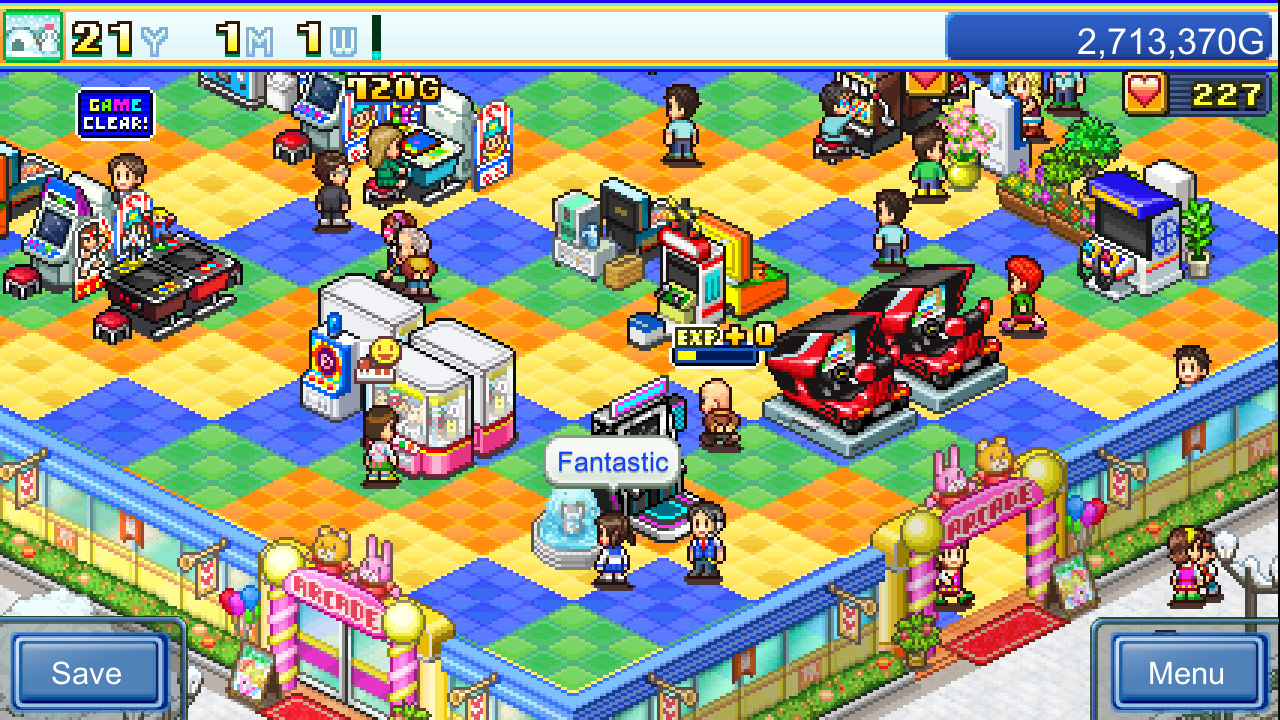Image resolution: width=1280 pixels, height=720 pixels.
Task: Click the snowy season weather icon
Action: coord(32,33)
